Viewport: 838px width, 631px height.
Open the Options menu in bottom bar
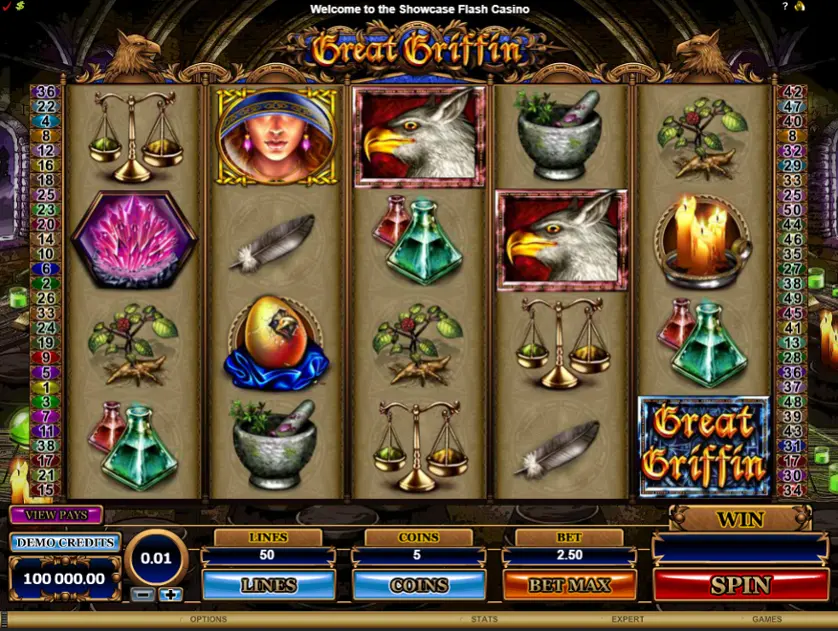point(208,620)
